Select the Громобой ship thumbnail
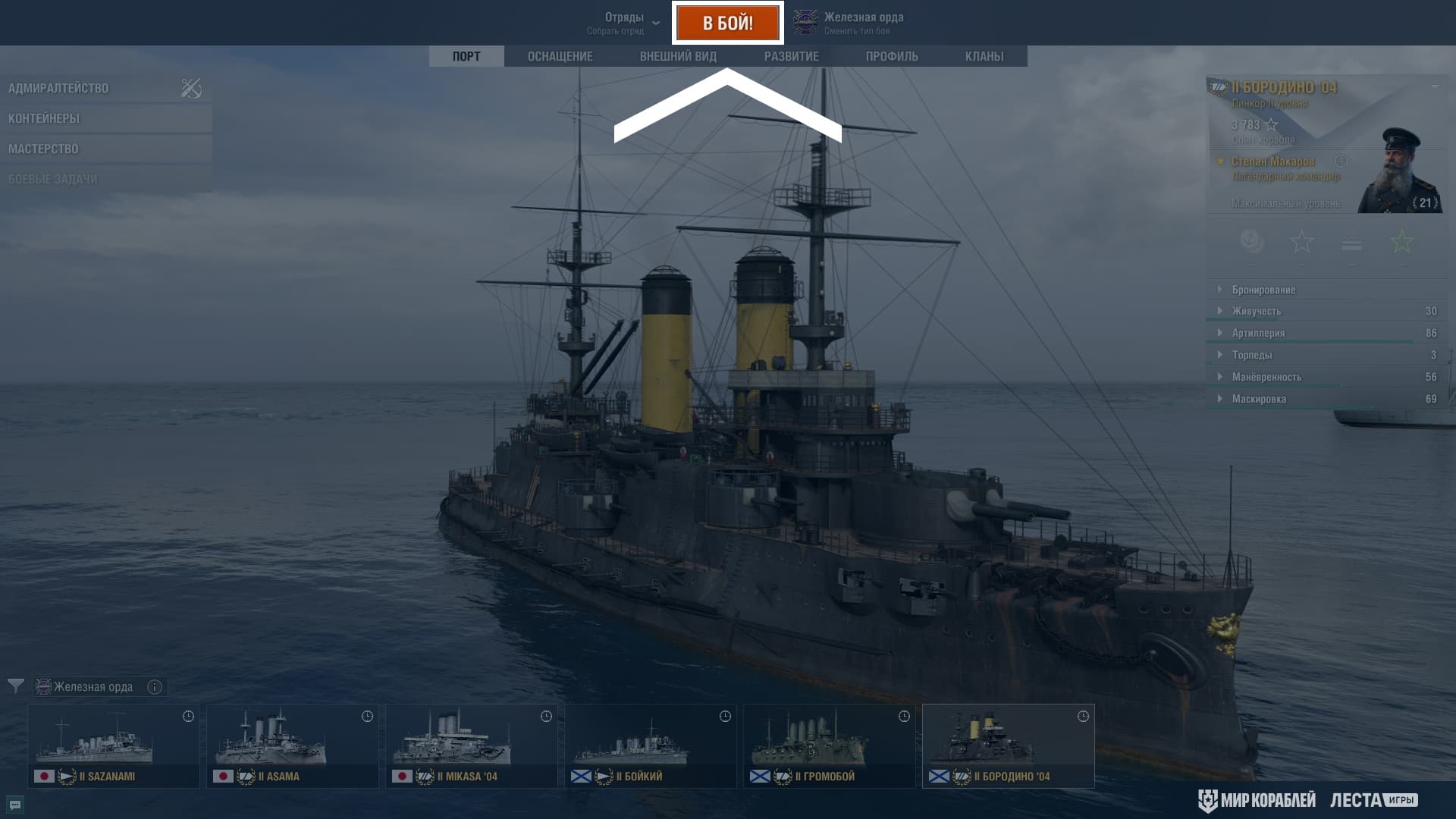Screen dimensions: 1456x819 pos(830,745)
